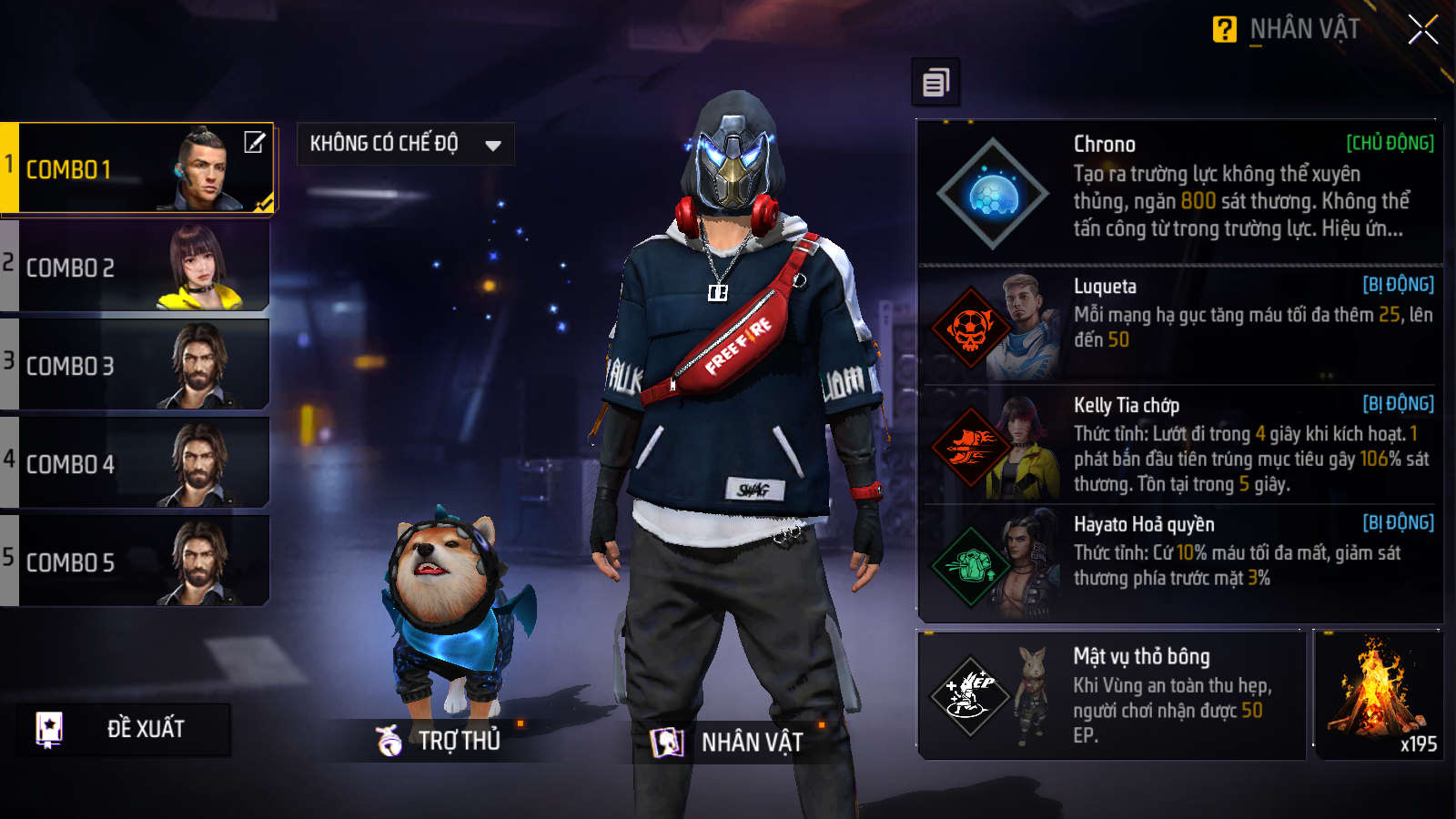1456x819 pixels.
Task: Edit the Combo 1 name with pencil icon
Action: [255, 142]
